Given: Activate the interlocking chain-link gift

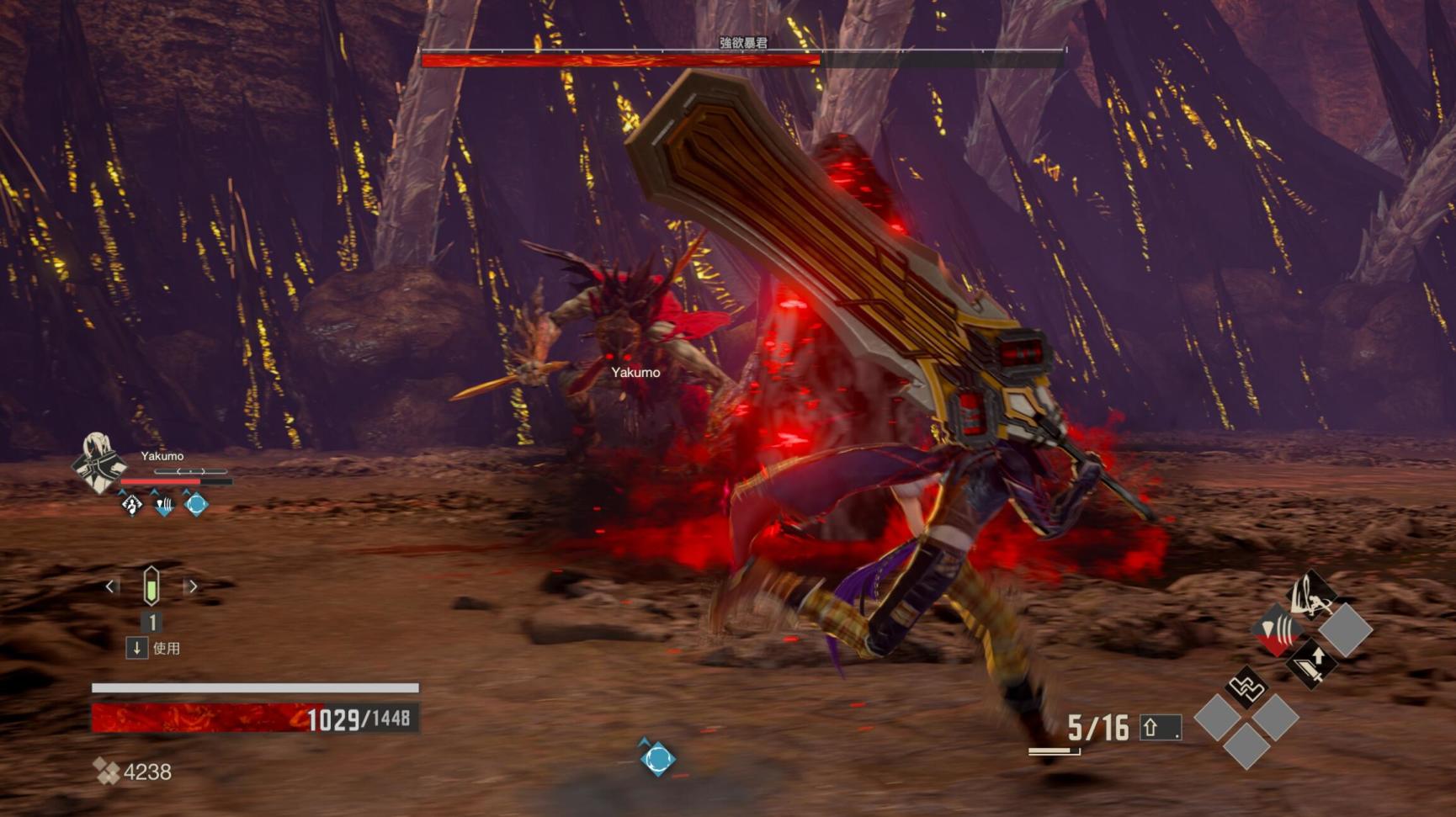Looking at the screenshot, I should 1246,687.
